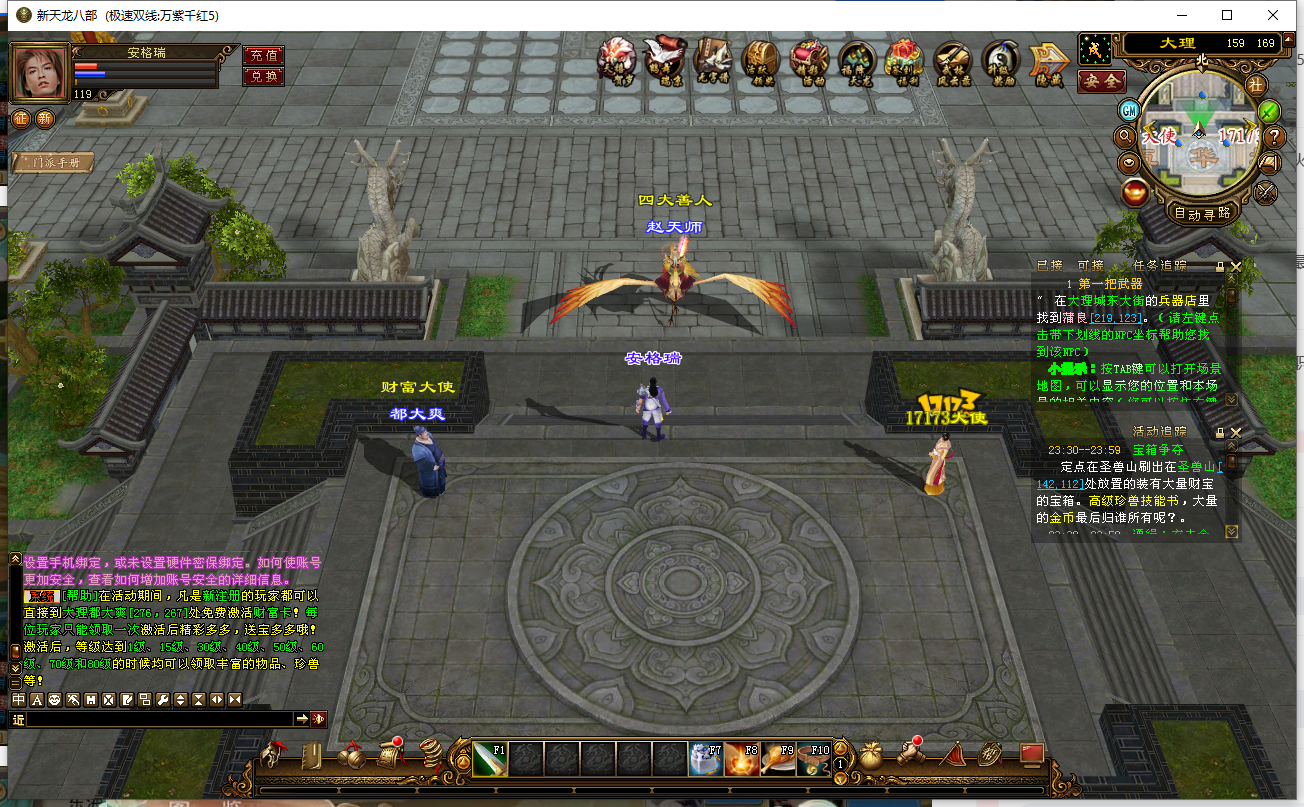This screenshot has height=807, width=1304.
Task: Activate the F8 fire skill slot
Action: (x=741, y=759)
